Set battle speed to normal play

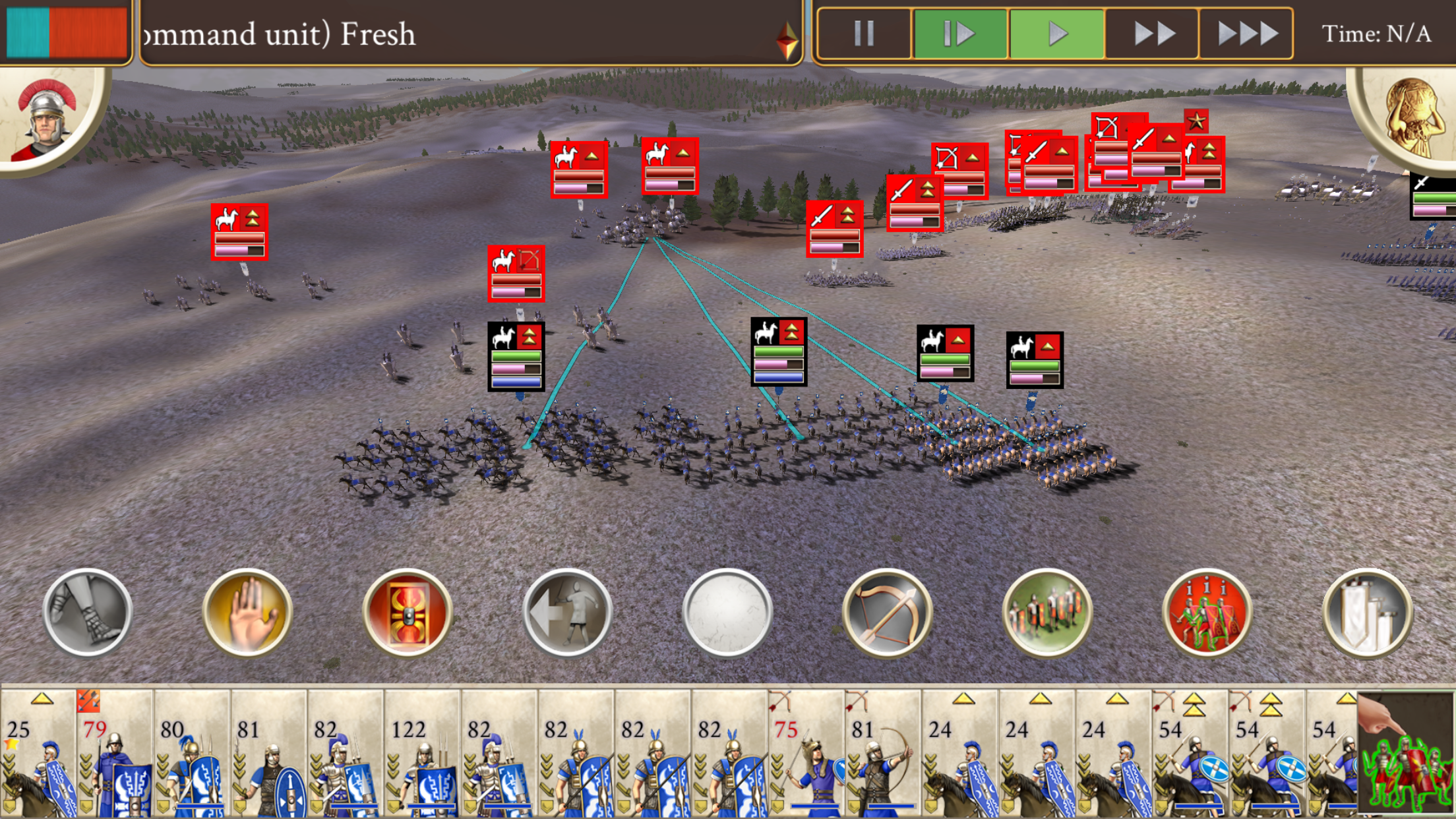1056,33
